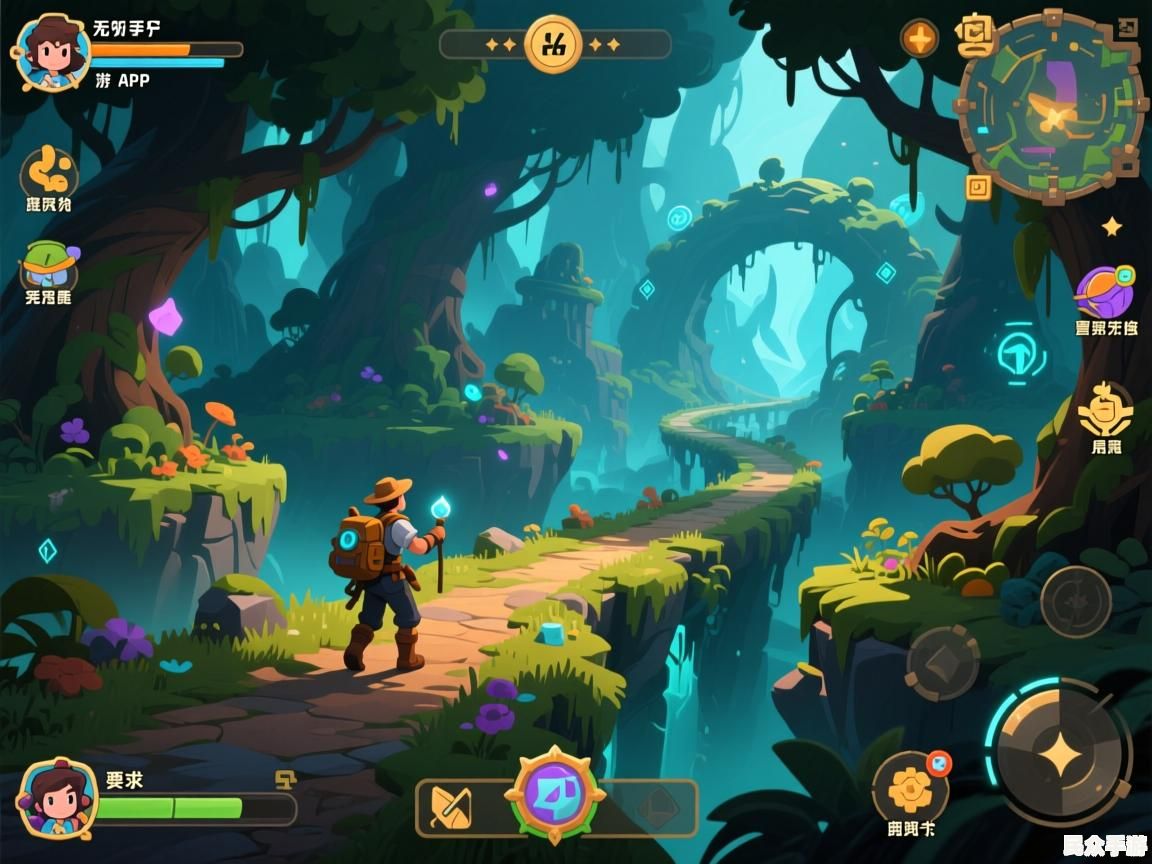Tap the orange compass button beside the minimap
Viewport: 1152px width, 864px height.
pyautogui.click(x=919, y=38)
